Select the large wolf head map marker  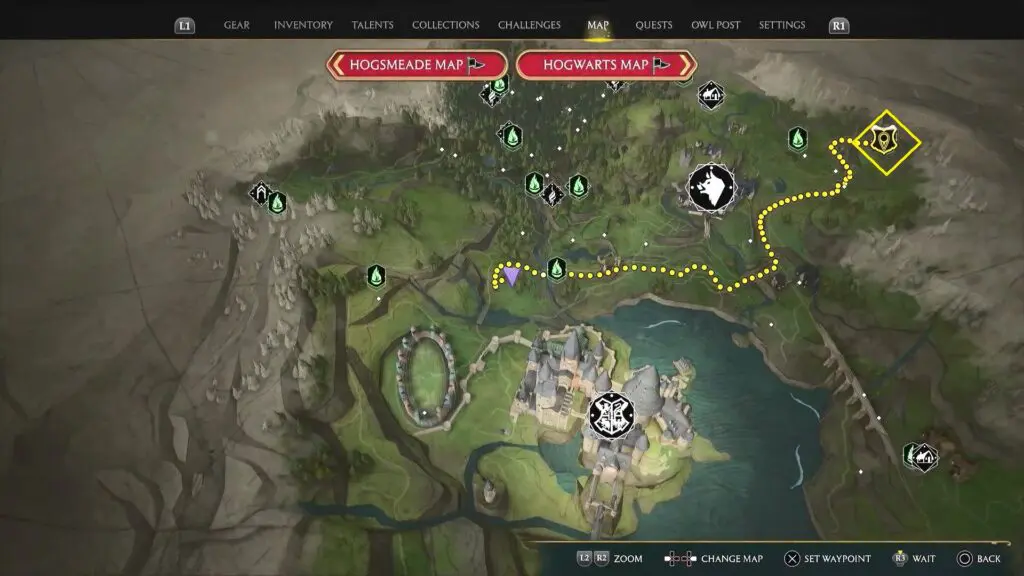(x=711, y=187)
